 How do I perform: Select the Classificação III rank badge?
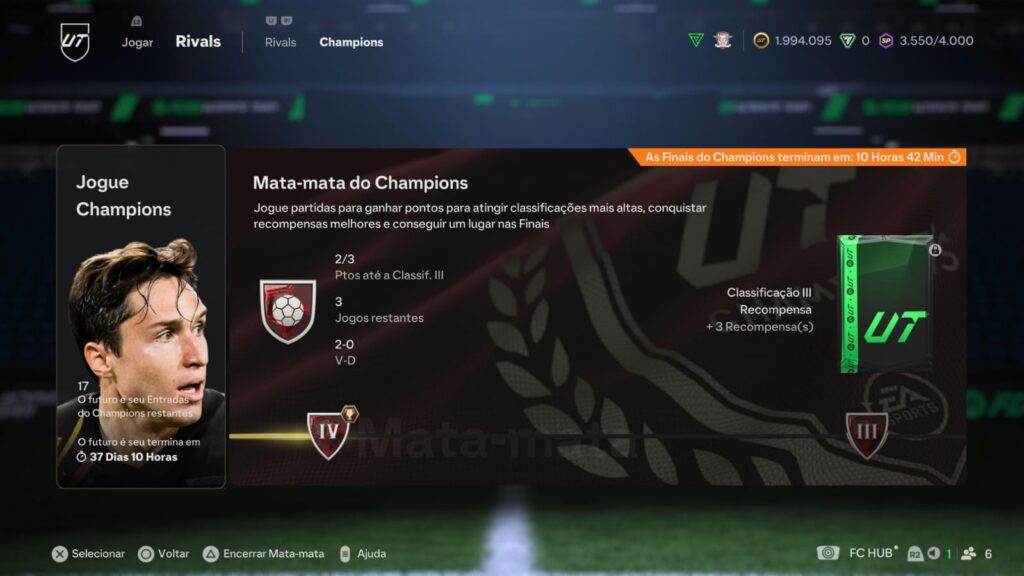(866, 435)
